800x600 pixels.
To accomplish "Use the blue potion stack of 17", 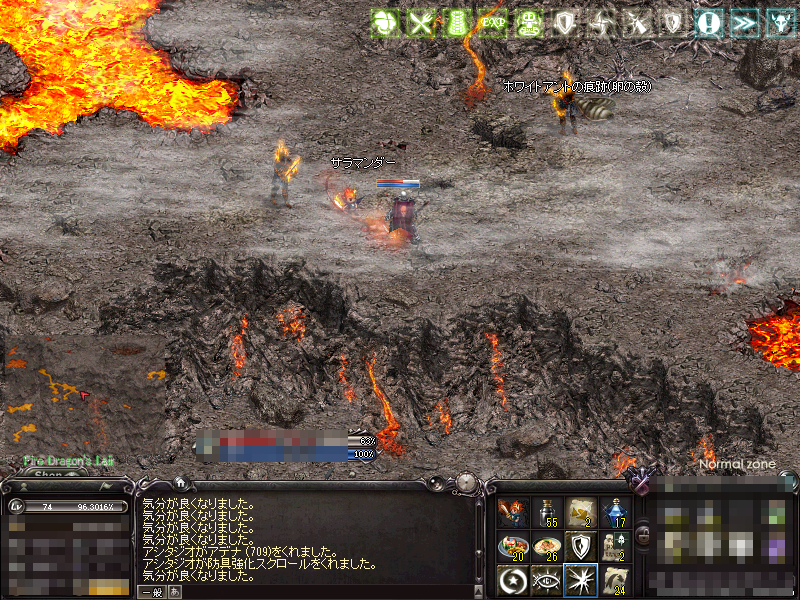I will pyautogui.click(x=615, y=512).
